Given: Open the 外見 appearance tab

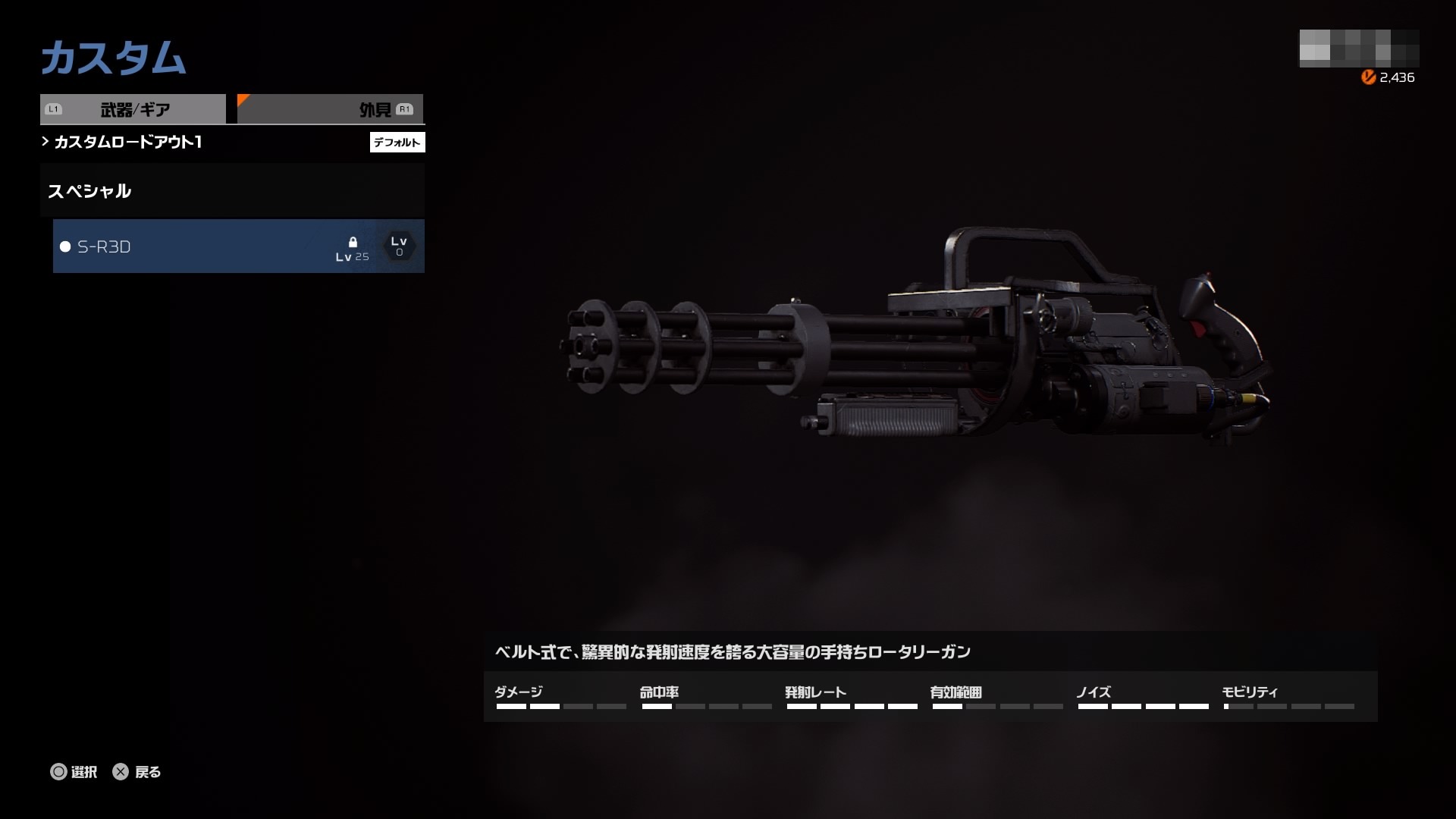Looking at the screenshot, I should point(331,109).
